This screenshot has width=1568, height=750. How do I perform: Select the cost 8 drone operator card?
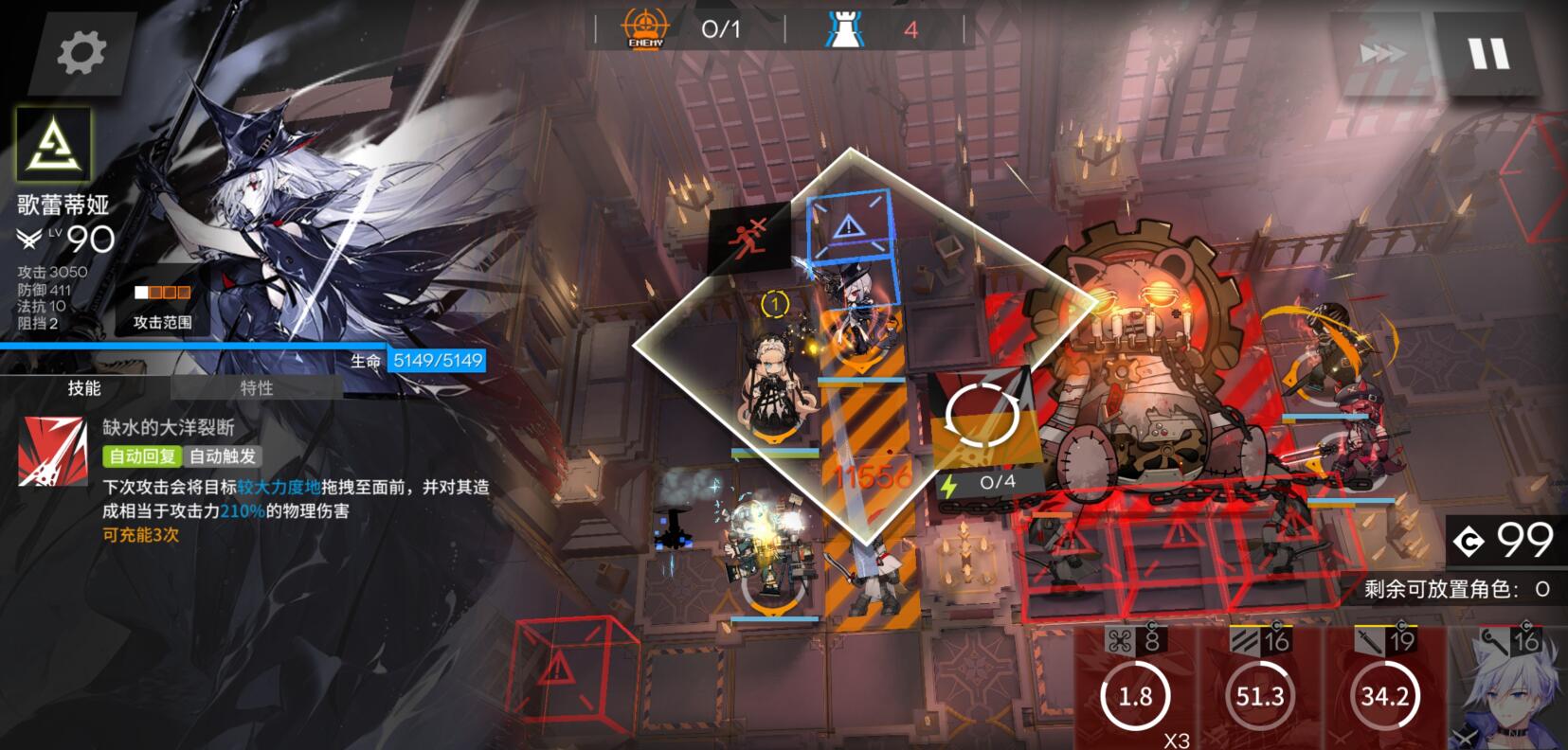click(1135, 687)
